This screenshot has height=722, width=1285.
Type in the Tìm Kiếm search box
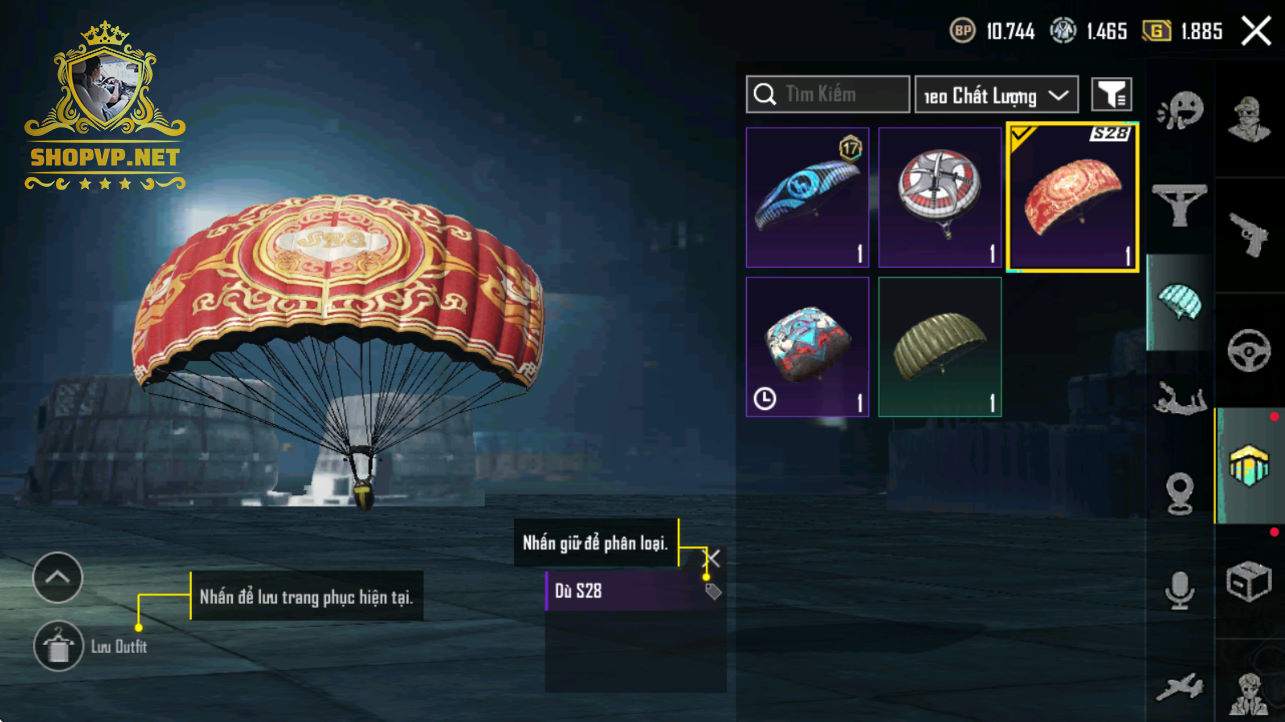tap(838, 95)
